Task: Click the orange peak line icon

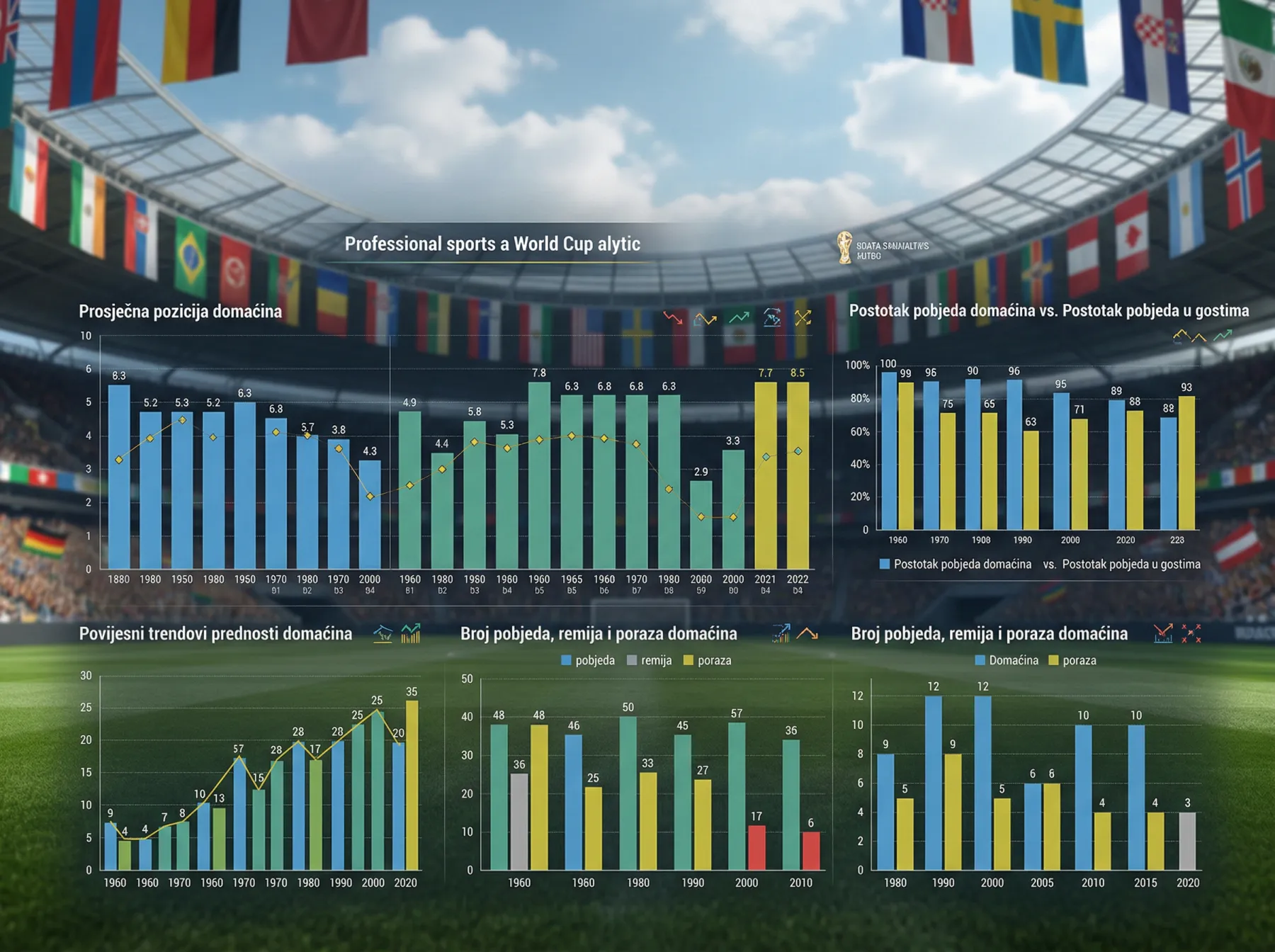Action: 807,633
